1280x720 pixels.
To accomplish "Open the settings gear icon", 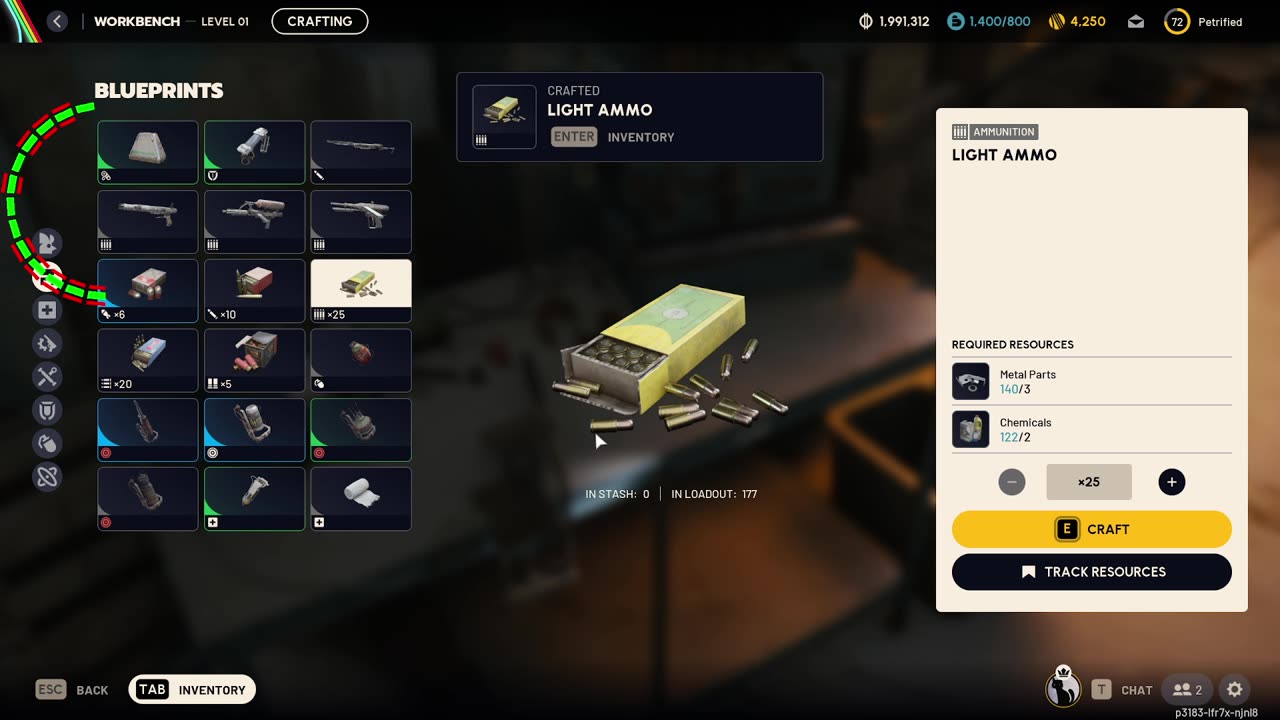I will tap(1234, 689).
